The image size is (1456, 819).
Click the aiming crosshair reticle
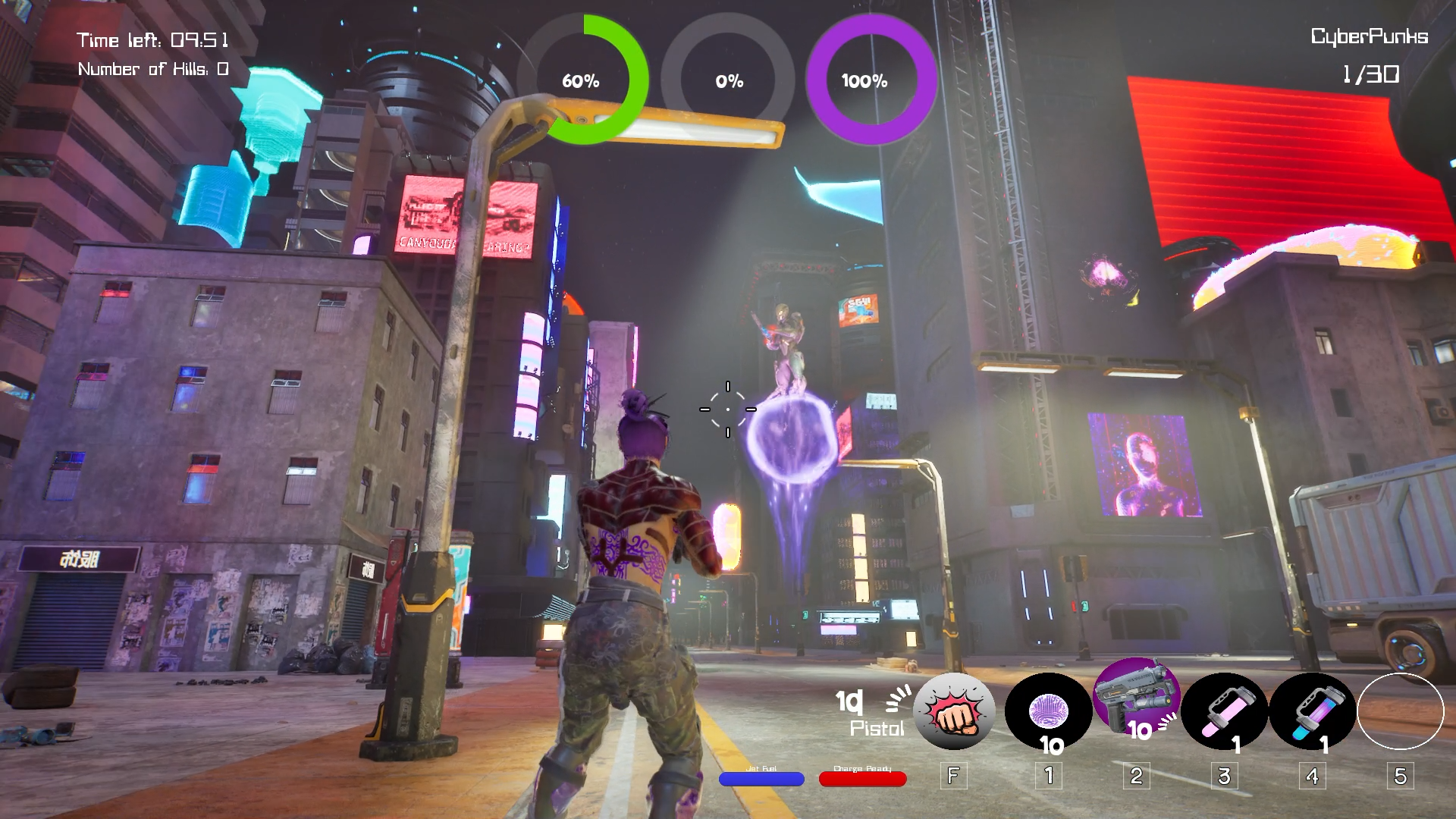[x=726, y=409]
